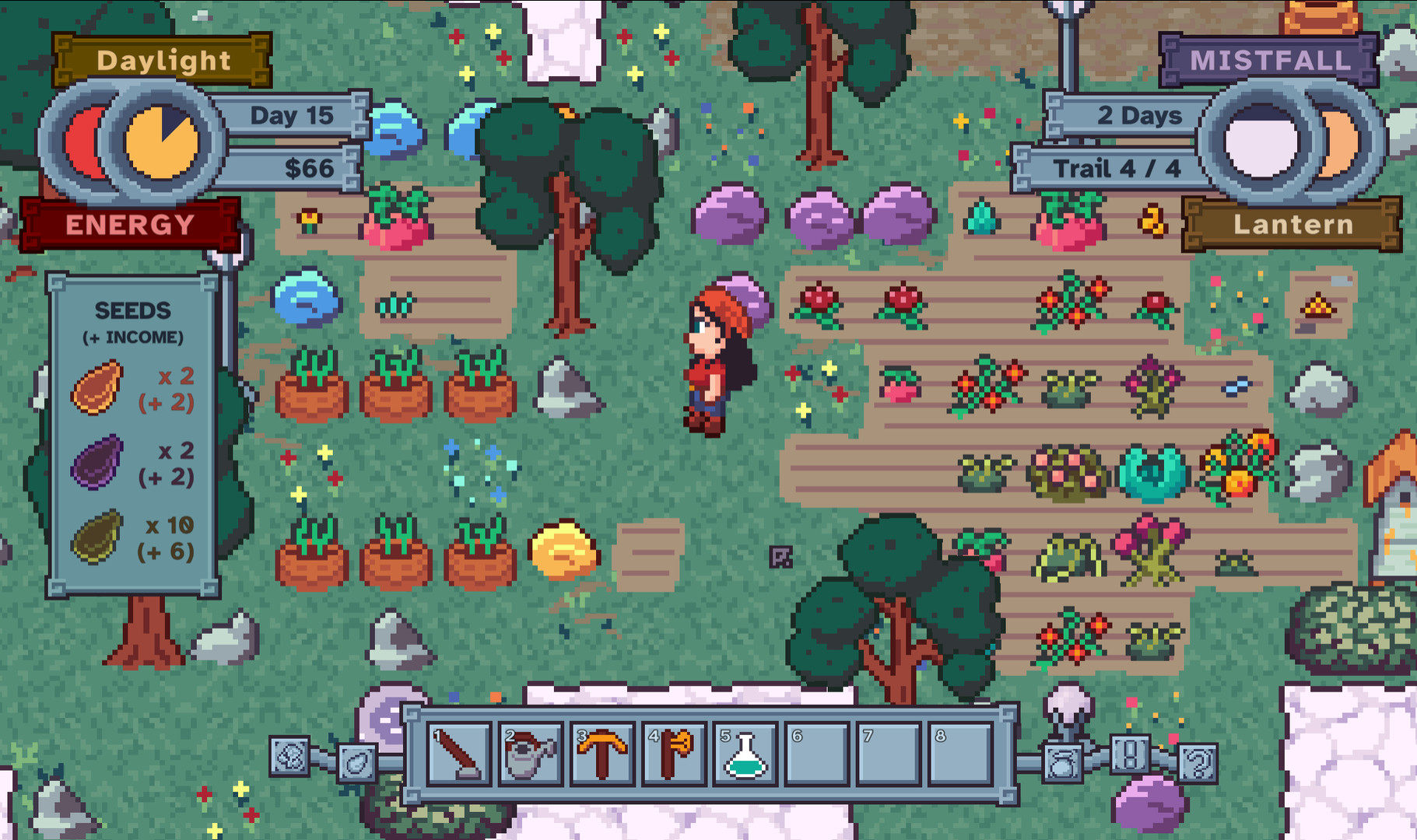The width and height of the screenshot is (1417, 840).
Task: Toggle the Daylight banner
Action: (162, 60)
